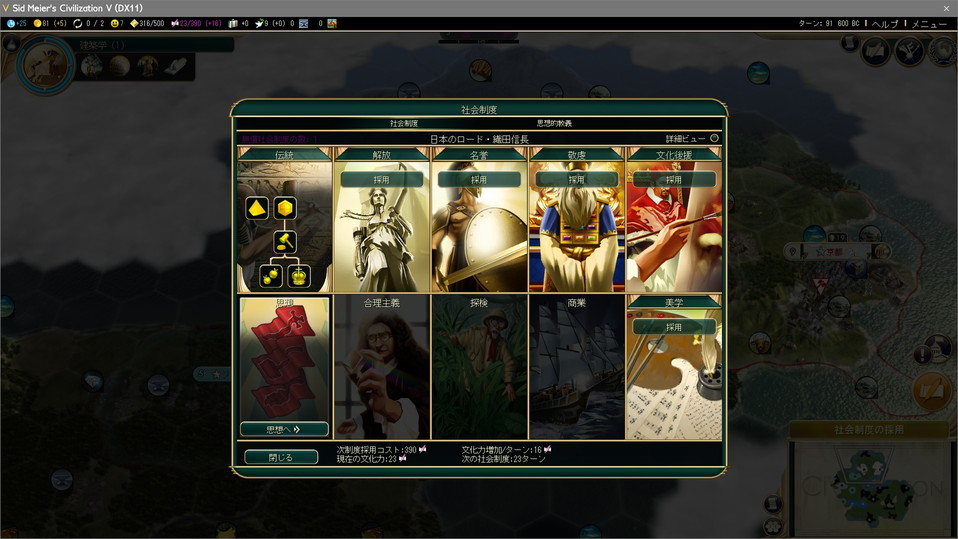Adopt the 文化後援 (Patronage) policy tree
This screenshot has width=958, height=539.
(673, 180)
